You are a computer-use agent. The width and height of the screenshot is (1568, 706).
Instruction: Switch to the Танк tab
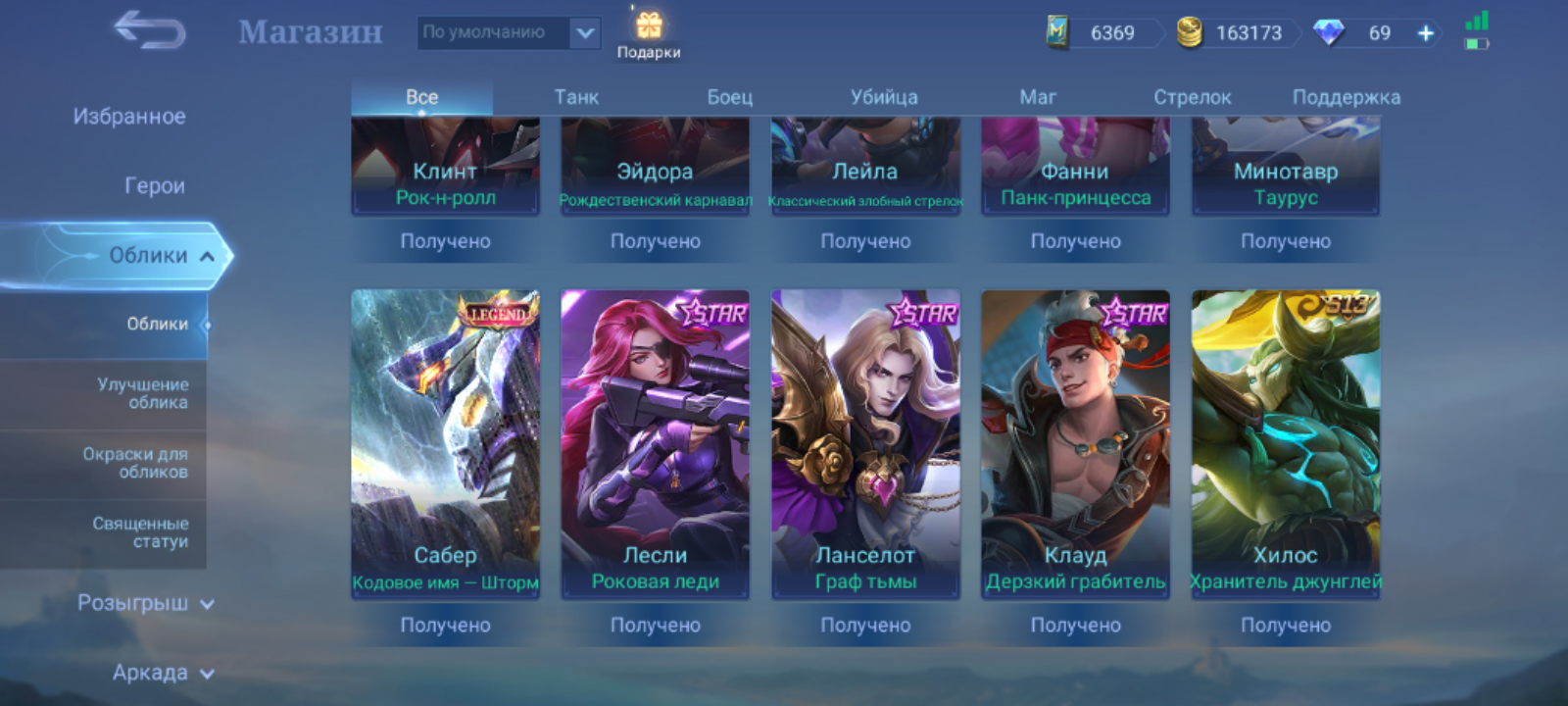[576, 97]
